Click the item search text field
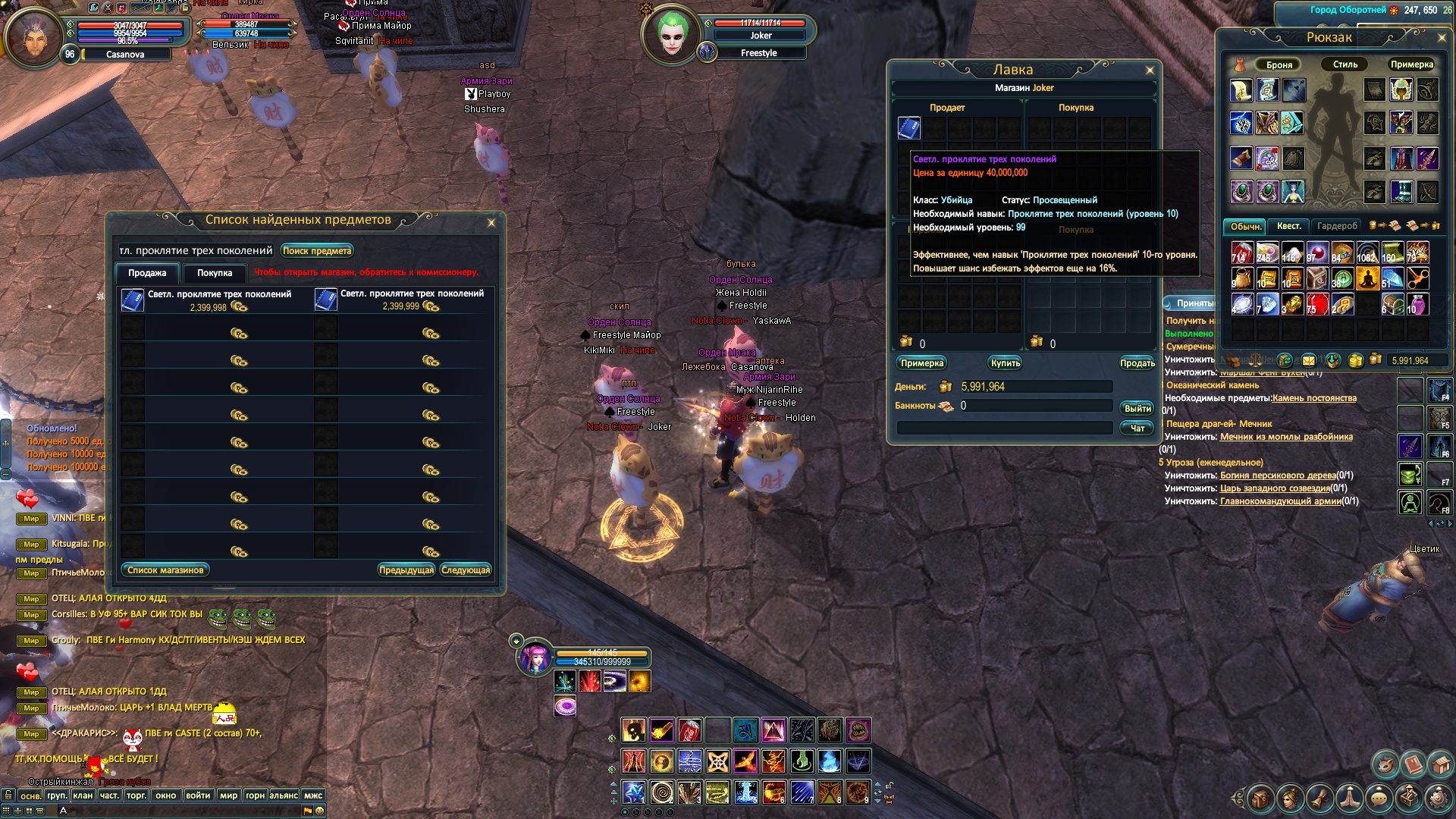This screenshot has width=1456, height=819. (196, 251)
